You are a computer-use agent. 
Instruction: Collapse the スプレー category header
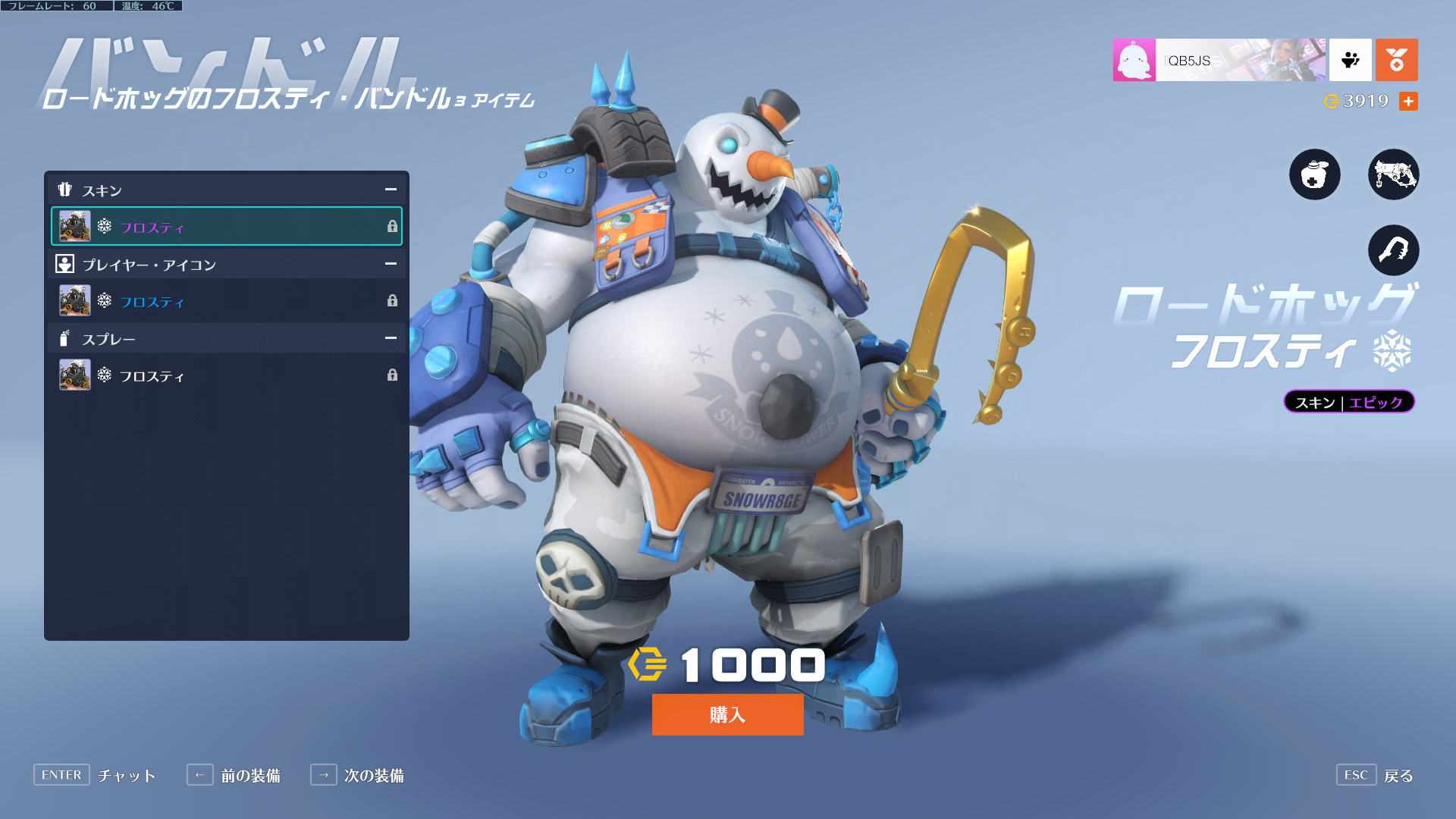tap(391, 338)
